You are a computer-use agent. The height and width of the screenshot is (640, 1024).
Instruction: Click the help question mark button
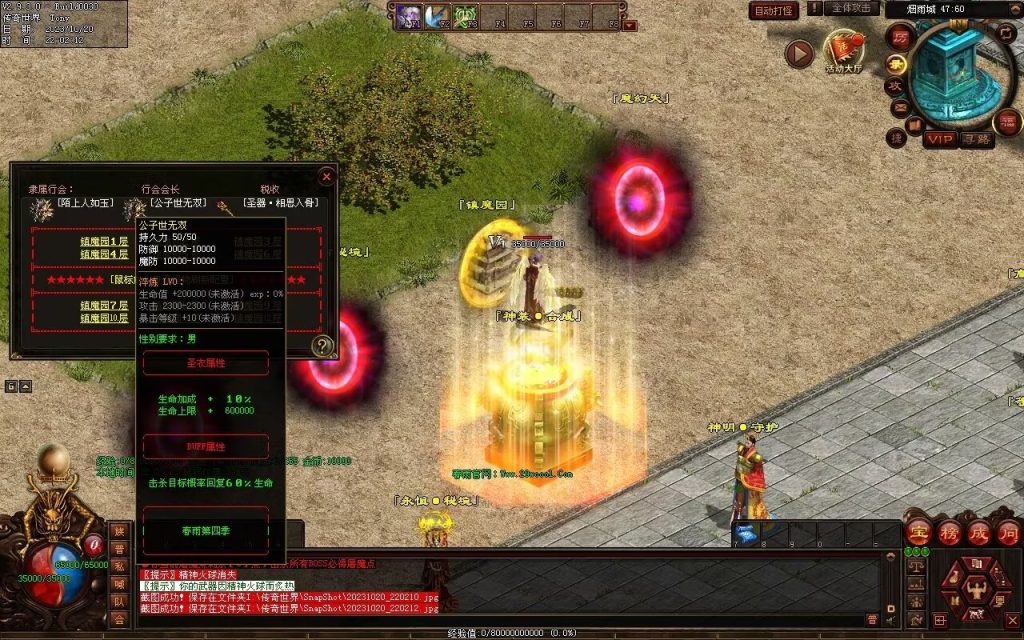click(x=323, y=346)
